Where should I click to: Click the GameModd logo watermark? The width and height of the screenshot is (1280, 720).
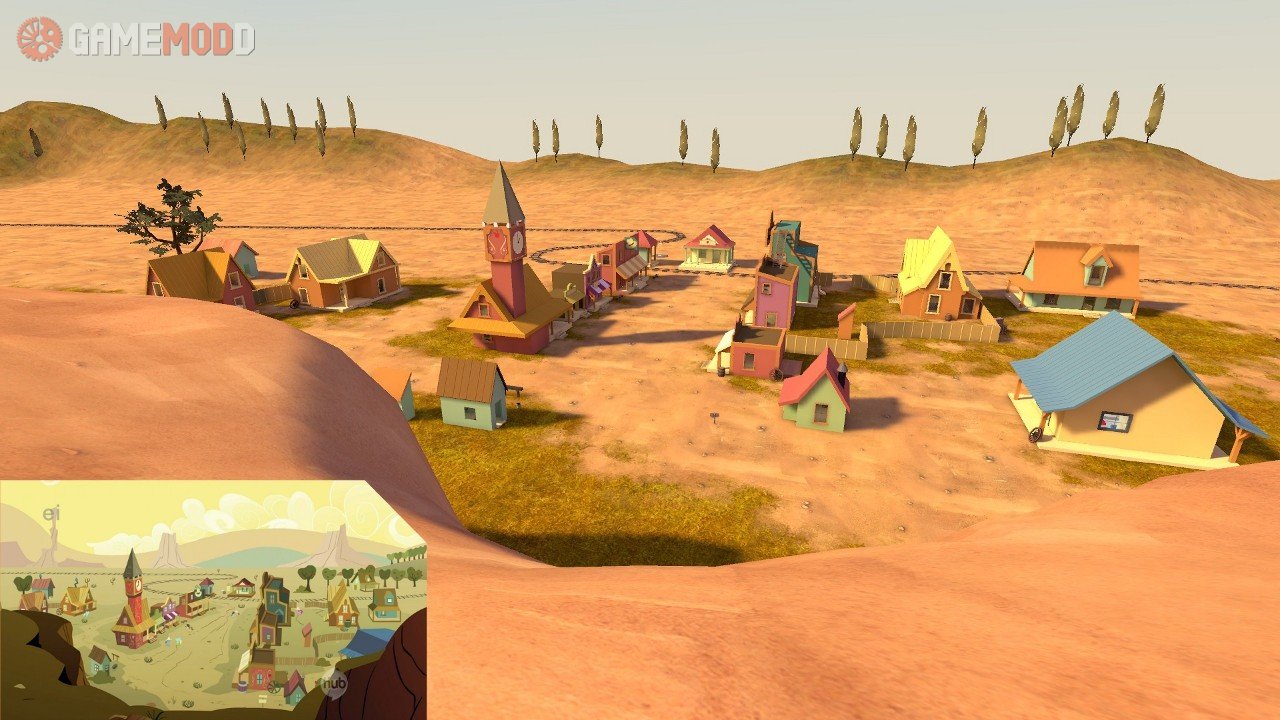136,39
